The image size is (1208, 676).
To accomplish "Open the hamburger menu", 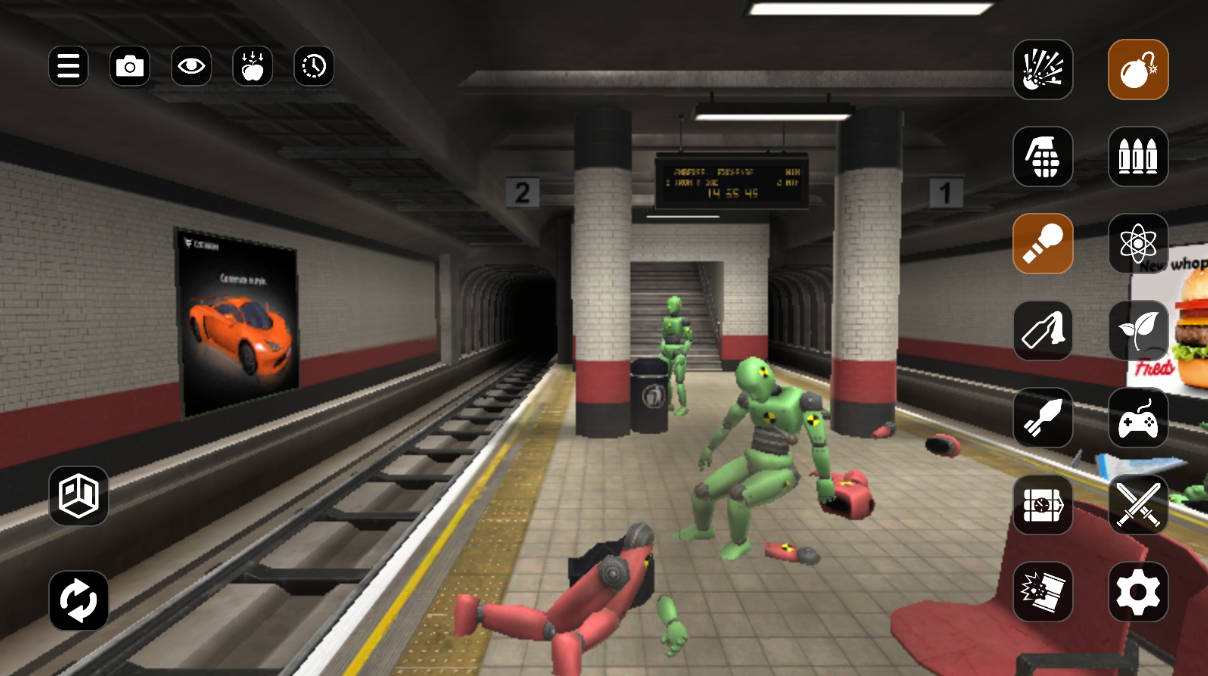I will (x=68, y=67).
